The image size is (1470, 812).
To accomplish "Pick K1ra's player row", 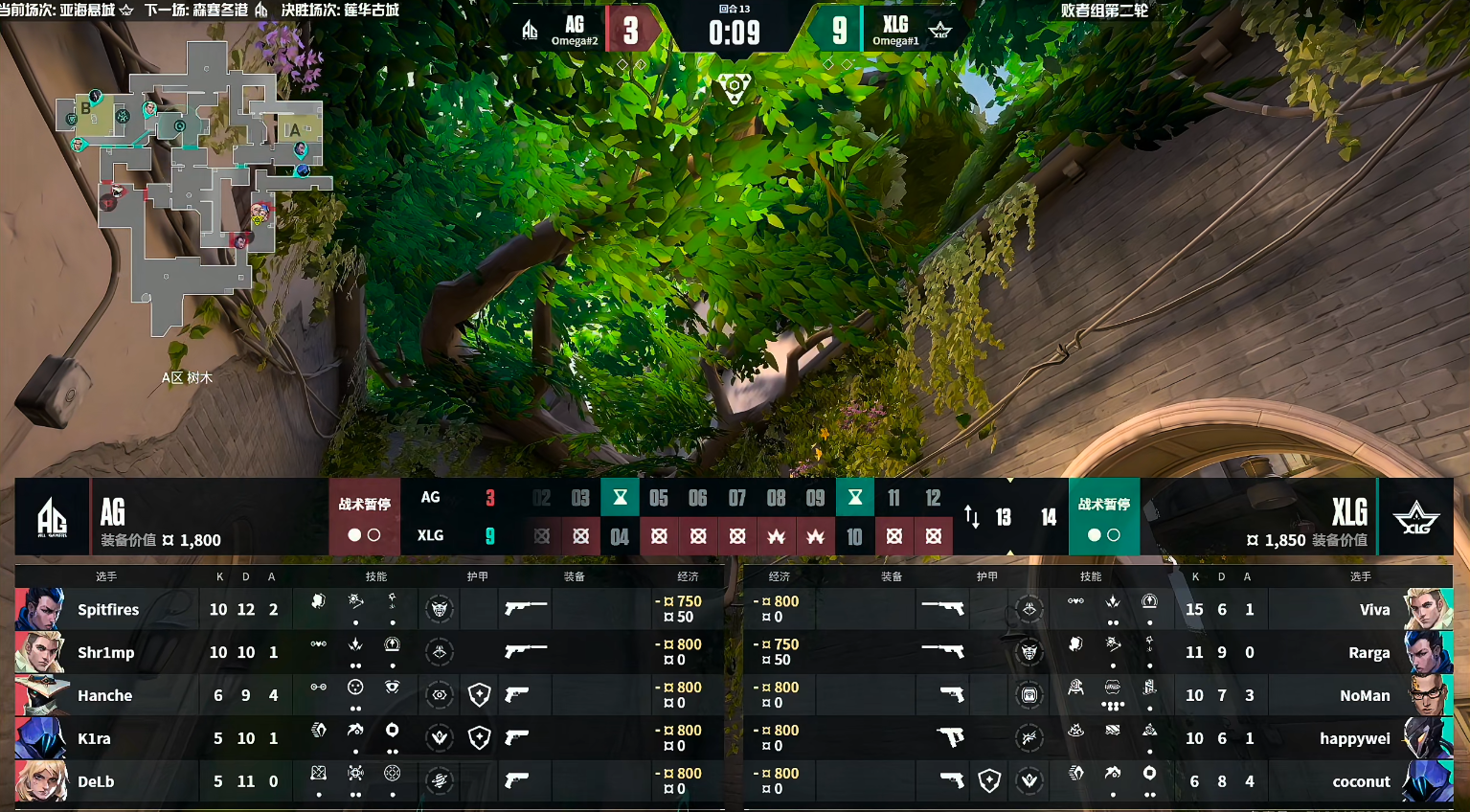I will pos(369,738).
